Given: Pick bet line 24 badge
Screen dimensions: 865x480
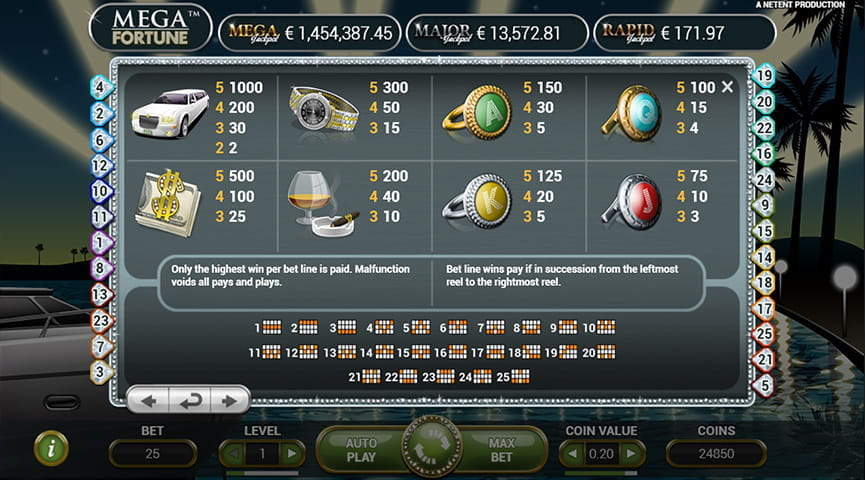Looking at the screenshot, I should [x=764, y=180].
